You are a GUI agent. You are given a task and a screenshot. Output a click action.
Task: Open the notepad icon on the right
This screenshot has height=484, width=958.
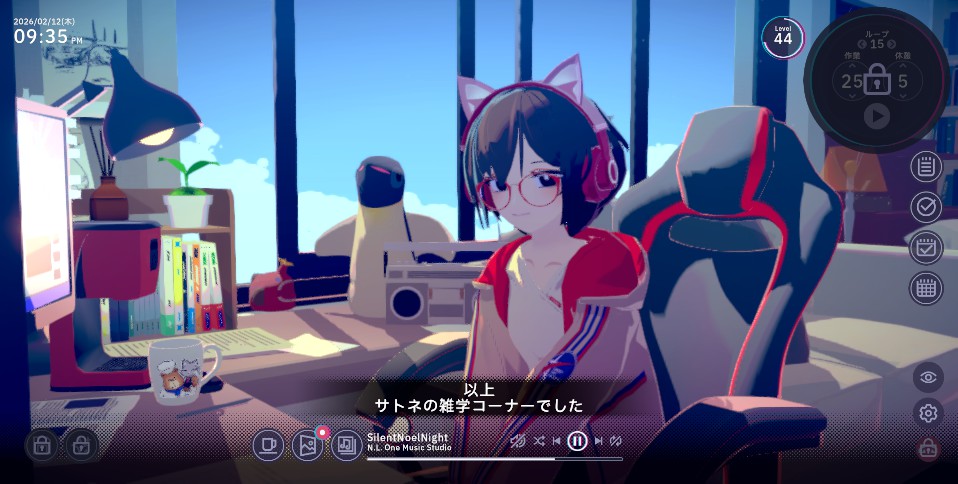click(x=926, y=166)
